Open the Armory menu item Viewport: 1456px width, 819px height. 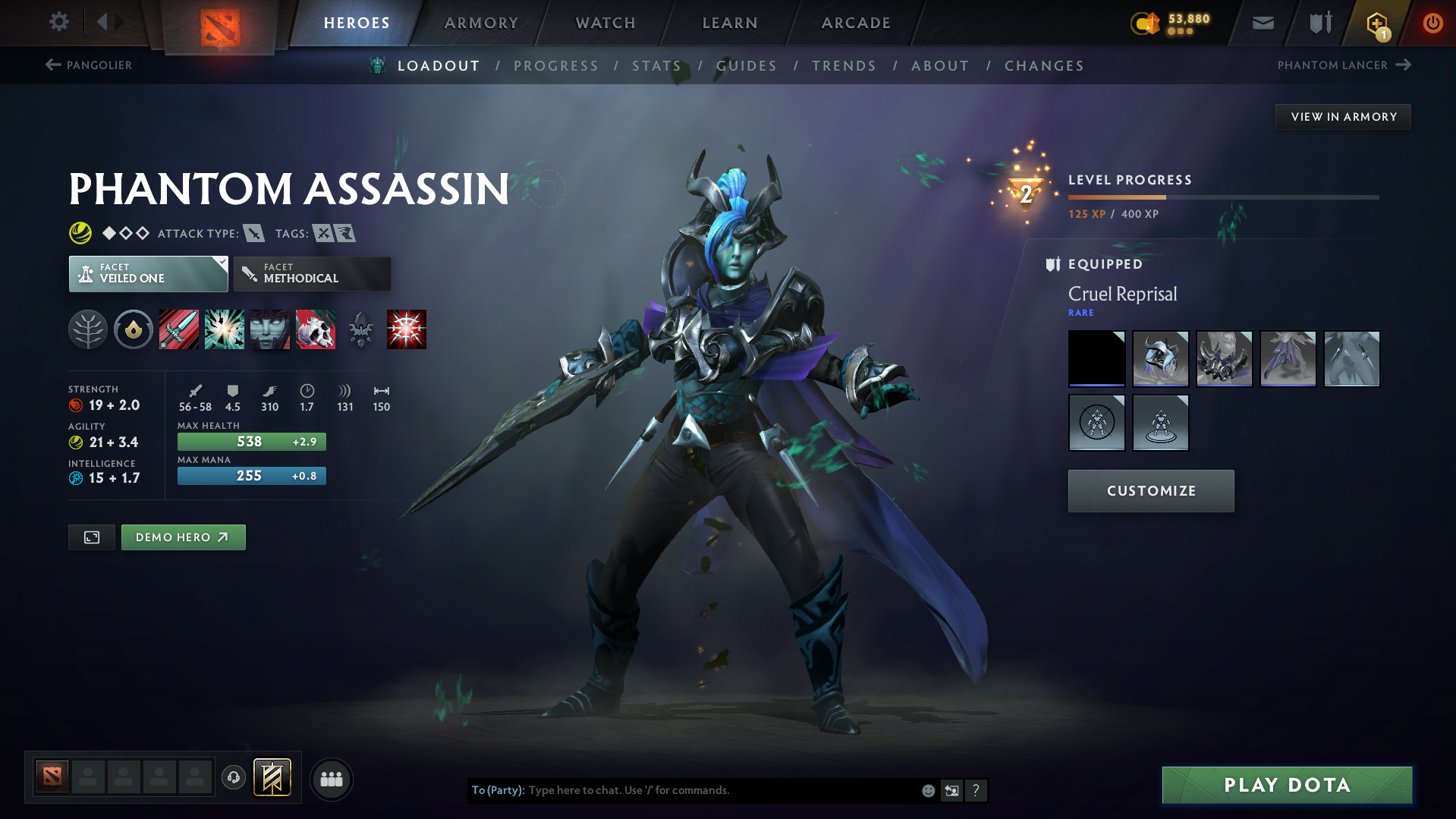481,23
